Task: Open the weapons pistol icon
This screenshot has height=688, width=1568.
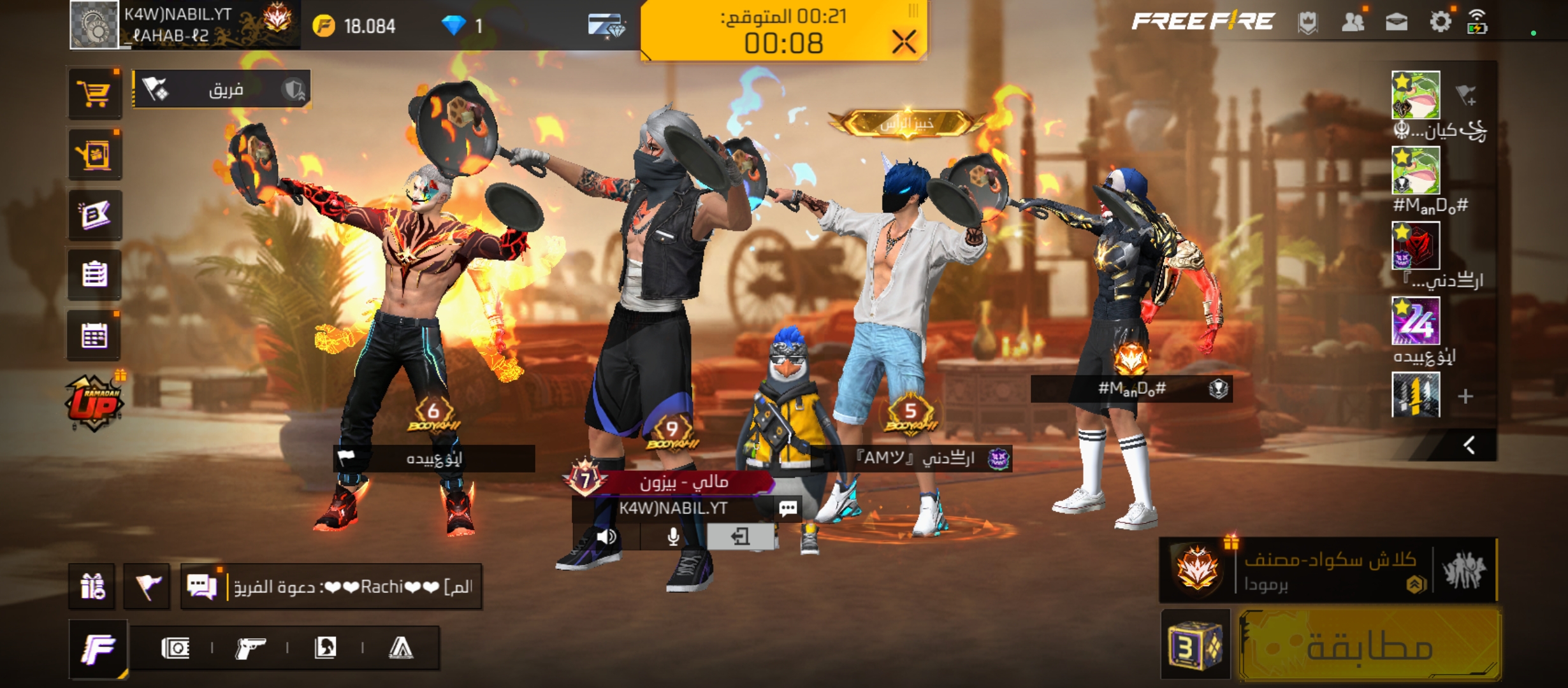Action: click(x=250, y=649)
